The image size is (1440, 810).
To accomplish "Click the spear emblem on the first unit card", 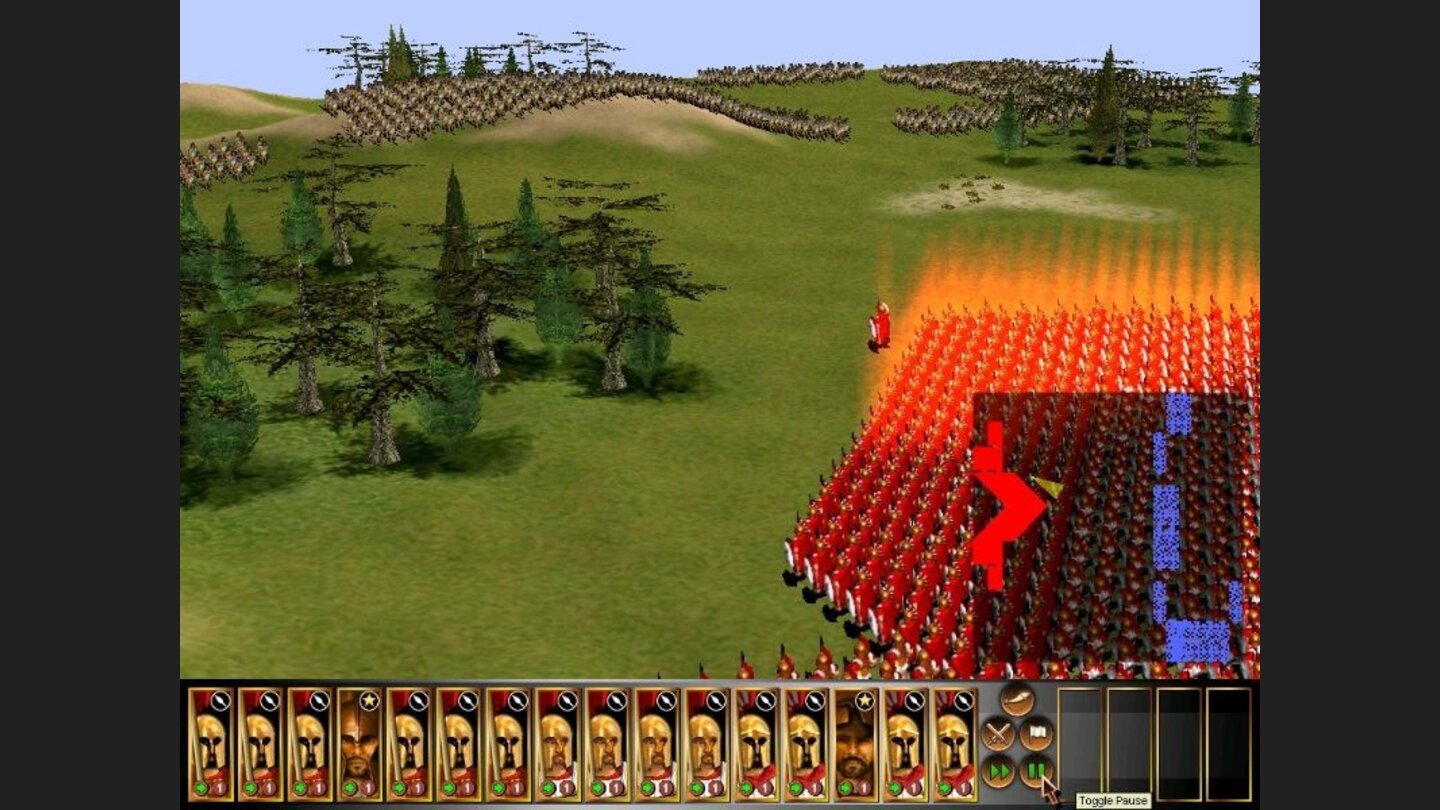I will click(220, 700).
